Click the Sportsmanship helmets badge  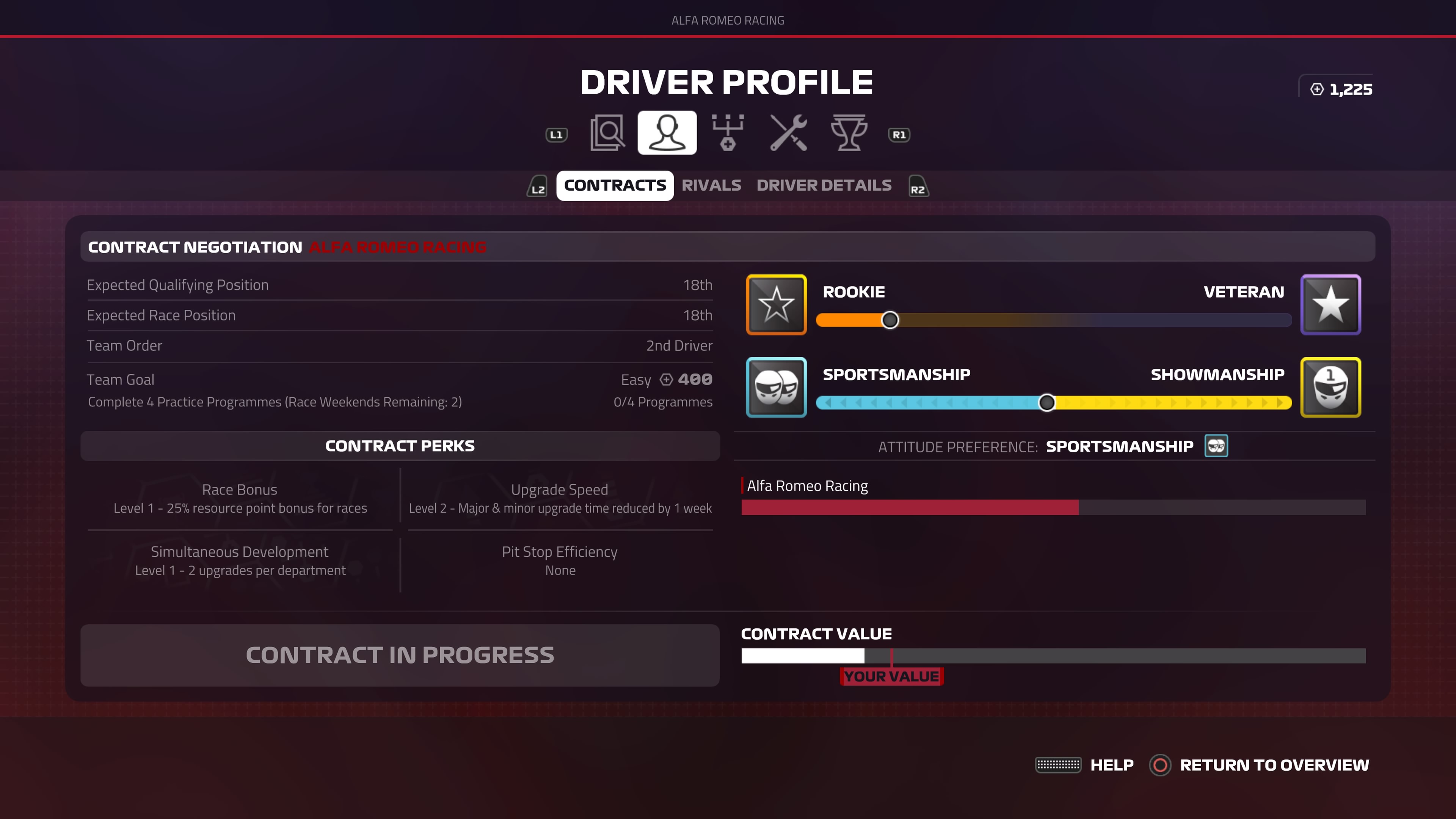[776, 387]
